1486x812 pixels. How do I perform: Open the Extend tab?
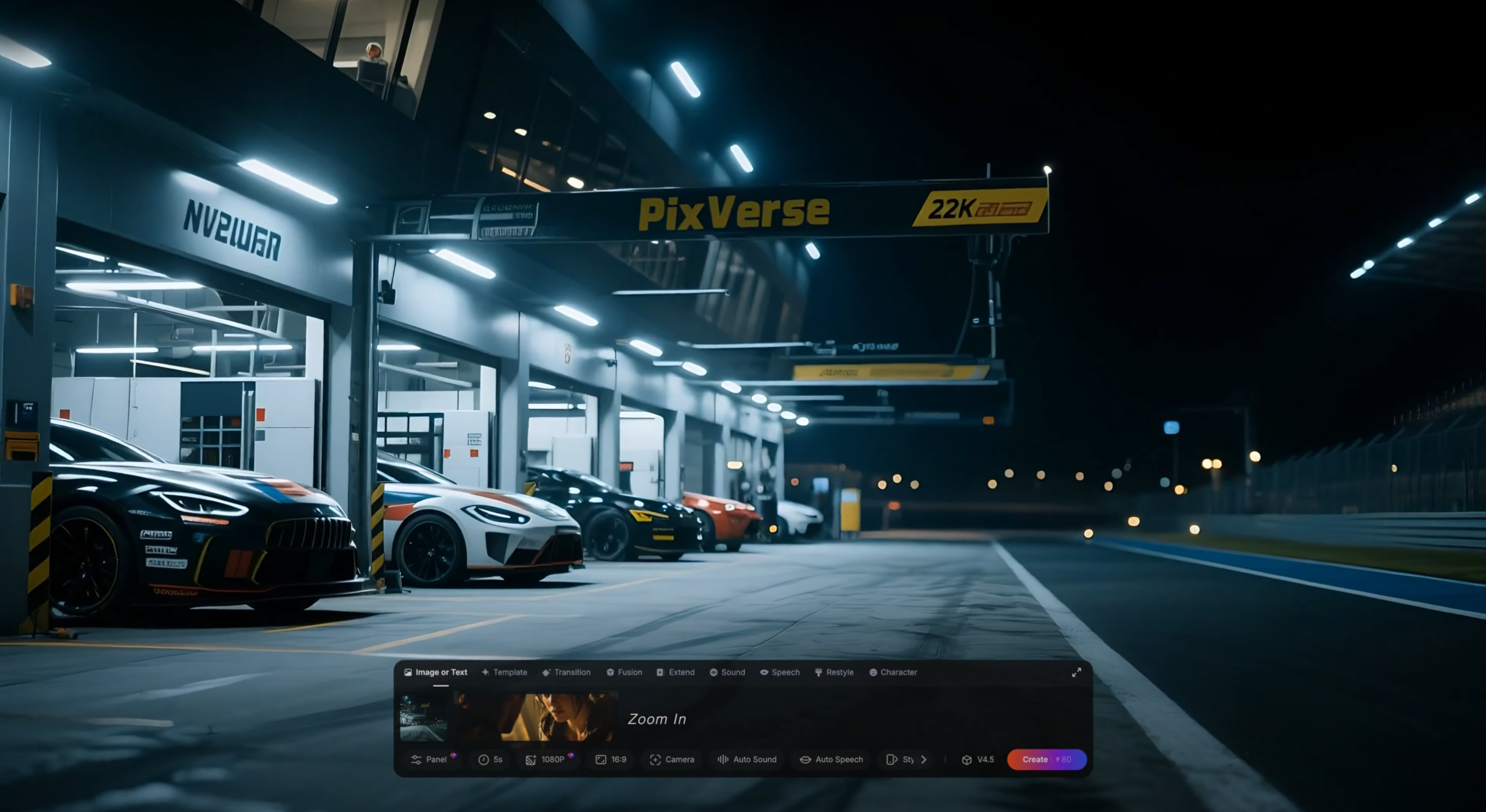click(675, 672)
